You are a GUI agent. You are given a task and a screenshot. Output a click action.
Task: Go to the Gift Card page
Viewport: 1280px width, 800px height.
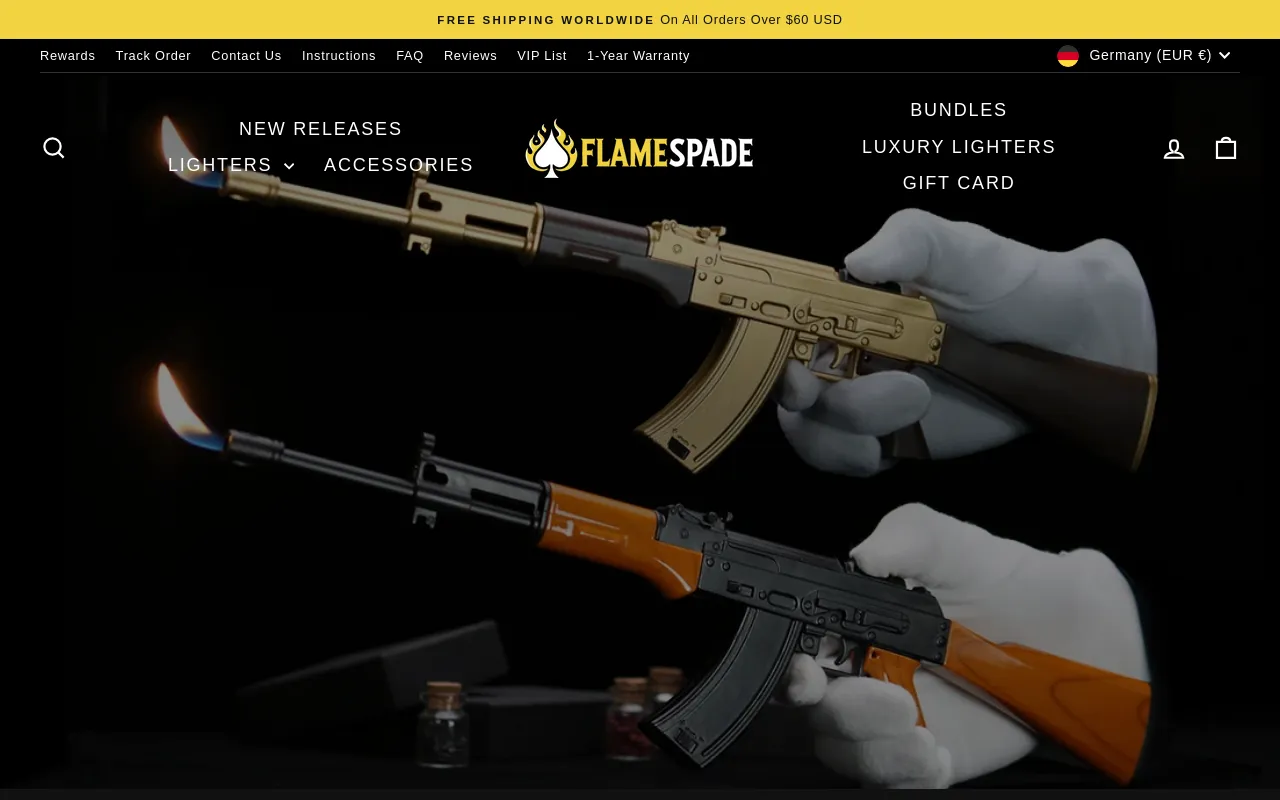958,183
